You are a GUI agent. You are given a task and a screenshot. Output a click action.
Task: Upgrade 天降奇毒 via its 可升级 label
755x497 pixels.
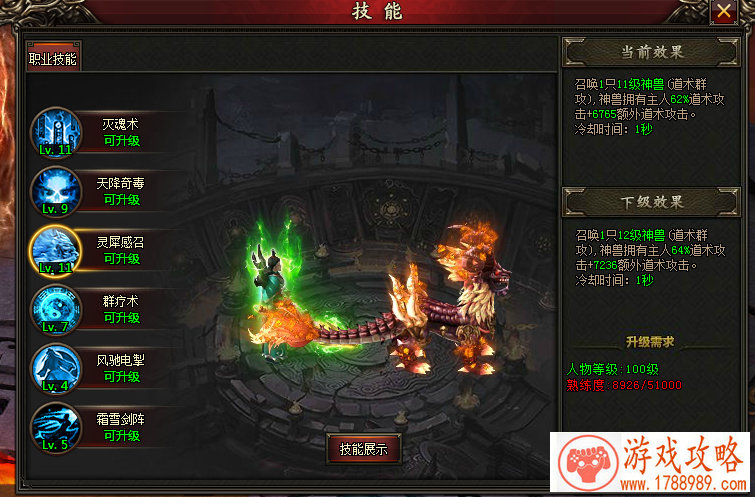click(x=122, y=200)
